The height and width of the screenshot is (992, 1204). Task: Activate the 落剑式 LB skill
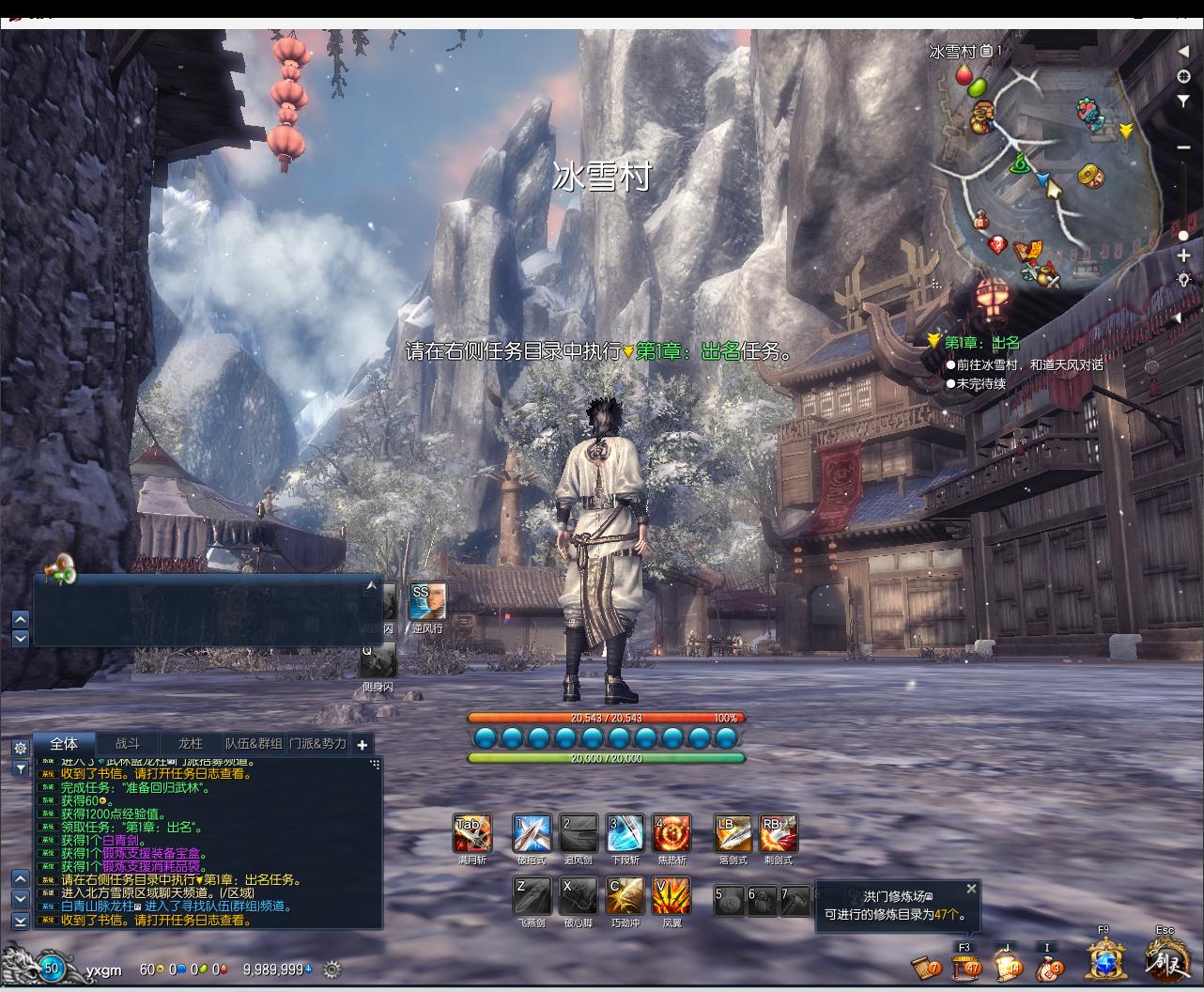coord(733,834)
